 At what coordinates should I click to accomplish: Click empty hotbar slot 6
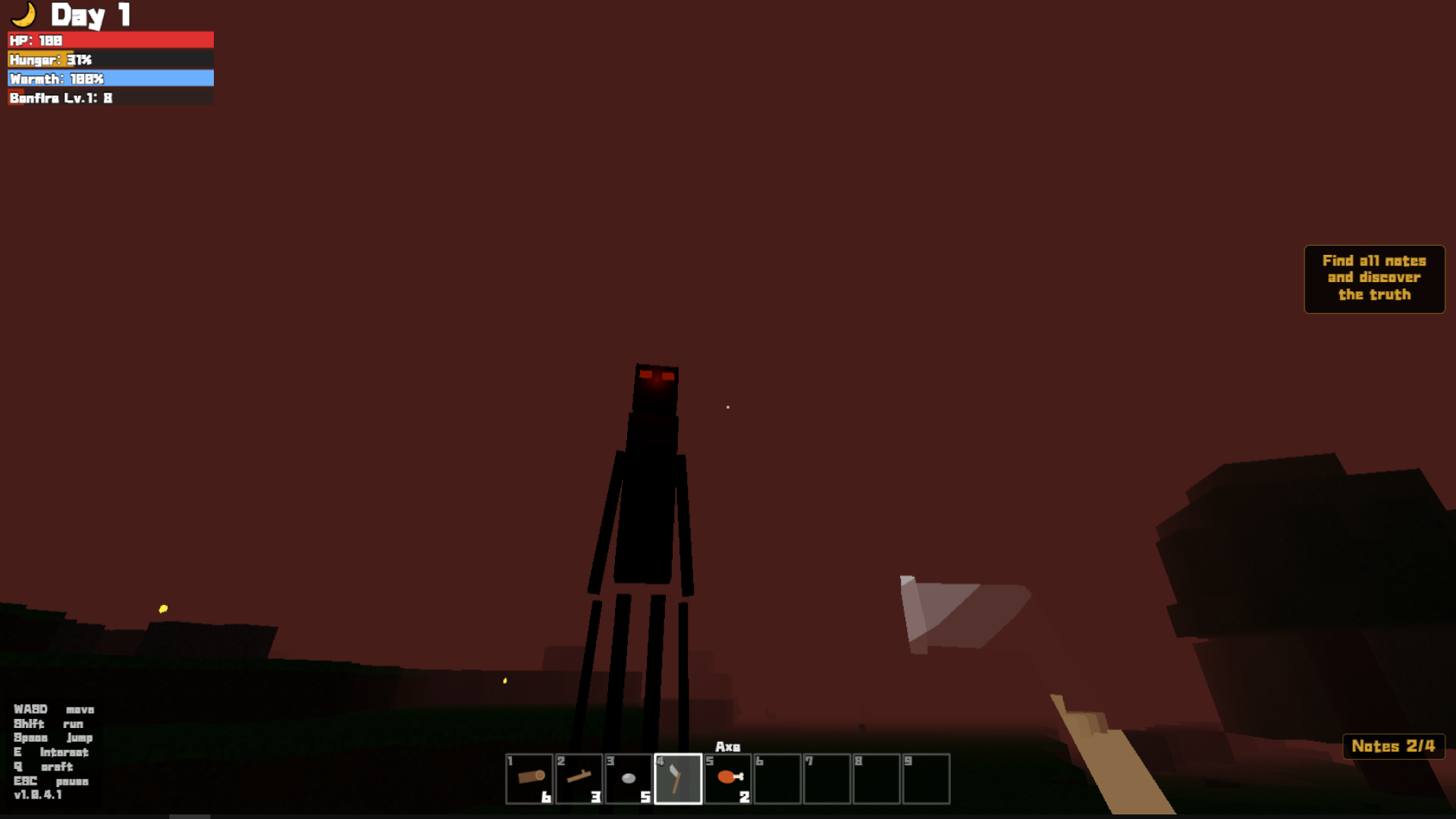point(777,777)
